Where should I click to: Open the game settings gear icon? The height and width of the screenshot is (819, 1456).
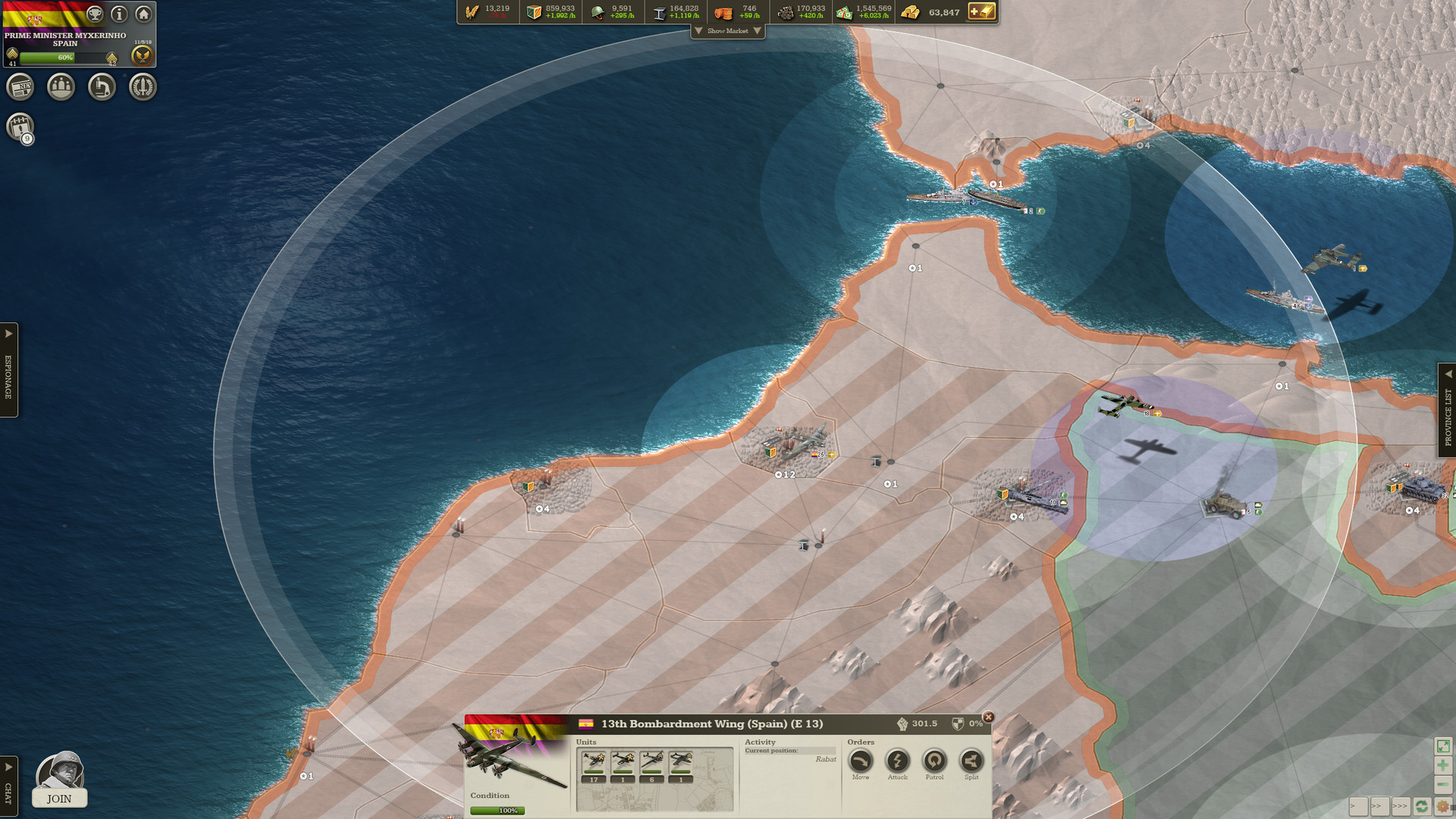tap(1443, 806)
